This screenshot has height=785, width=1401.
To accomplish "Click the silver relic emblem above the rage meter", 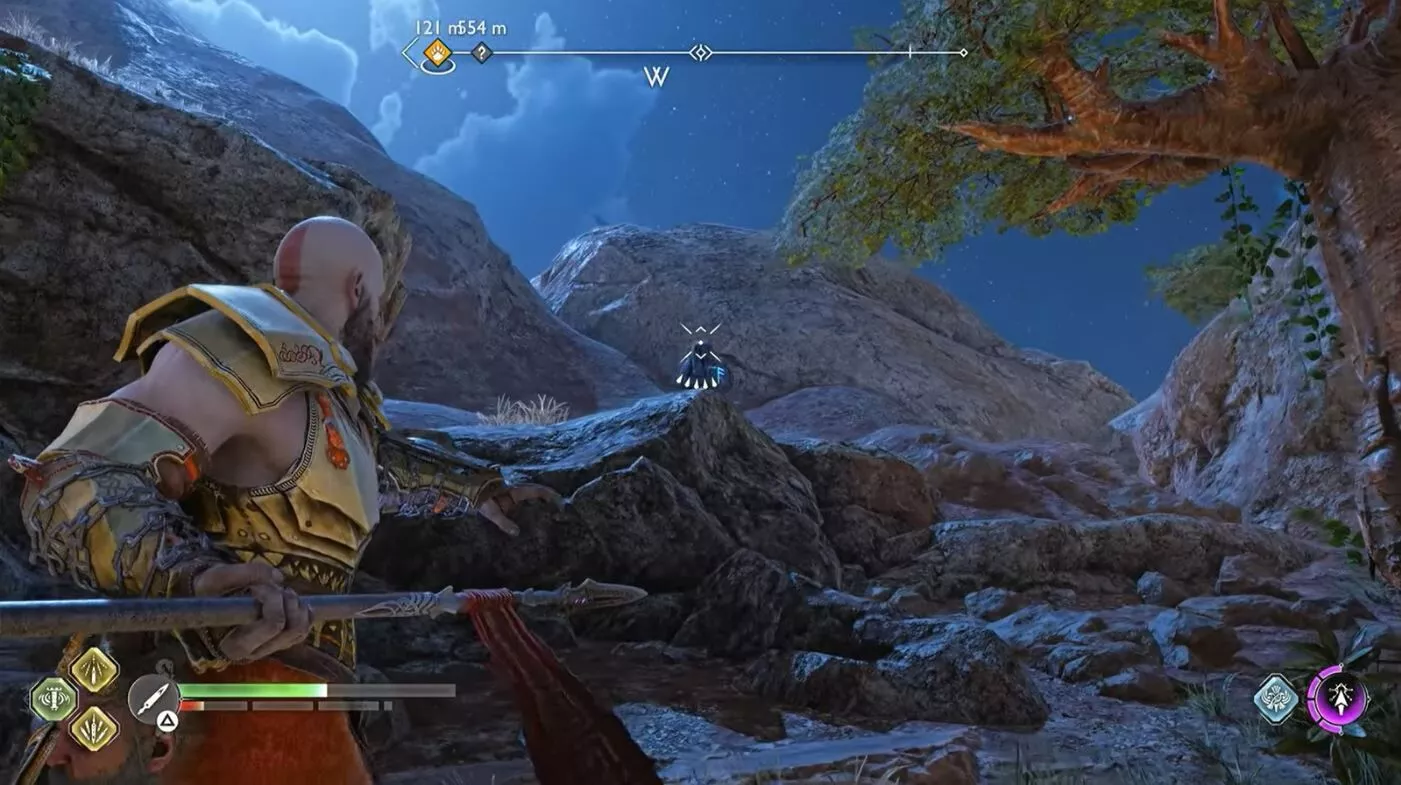I will click(x=1278, y=700).
